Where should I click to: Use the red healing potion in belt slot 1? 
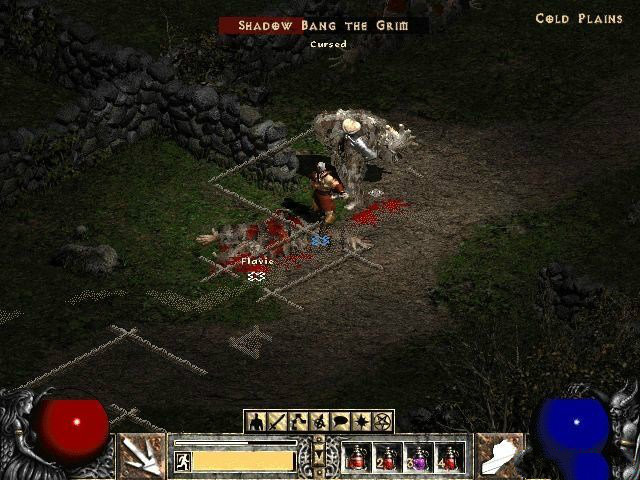pyautogui.click(x=357, y=458)
